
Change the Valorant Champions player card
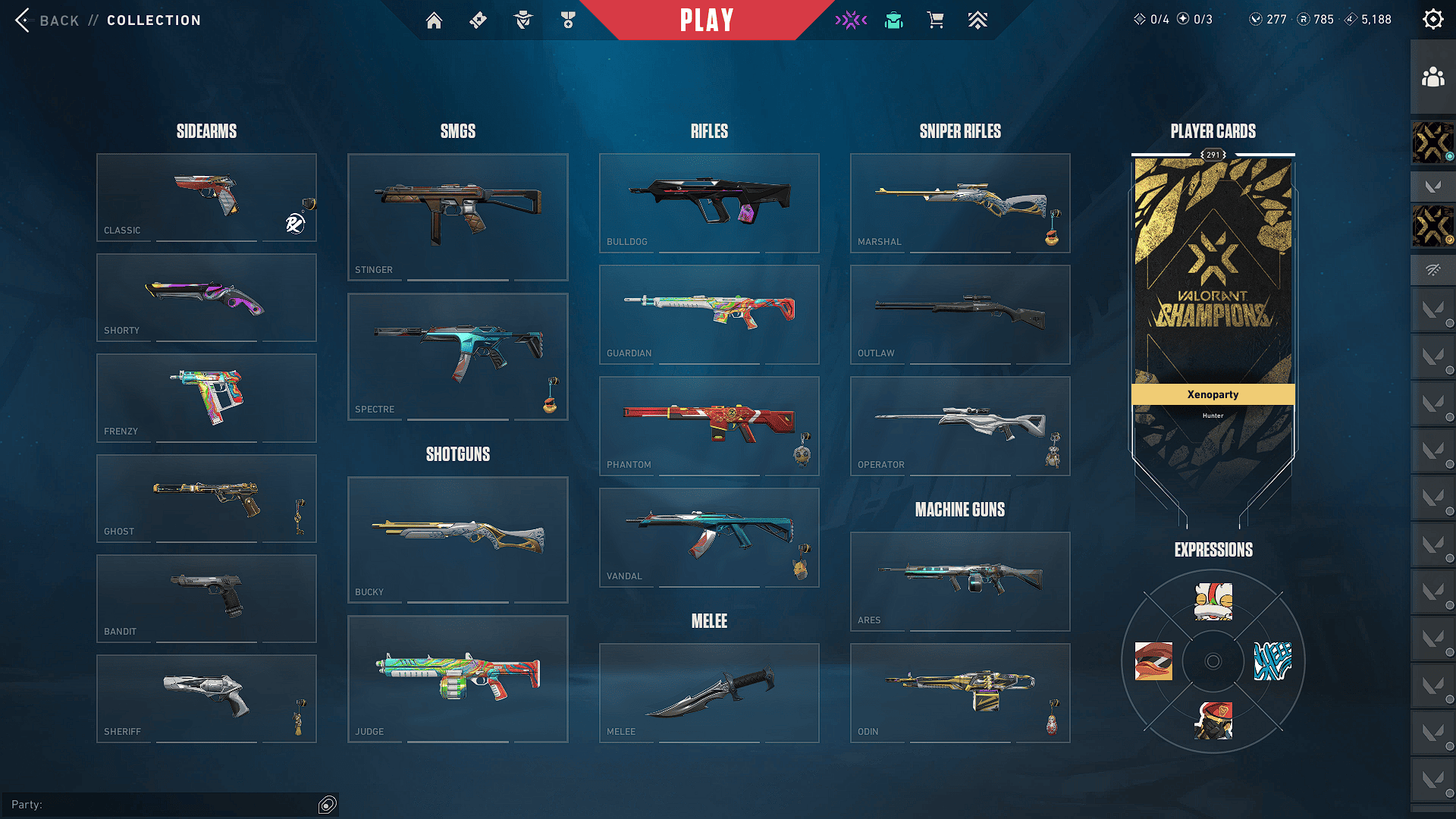(x=1213, y=303)
